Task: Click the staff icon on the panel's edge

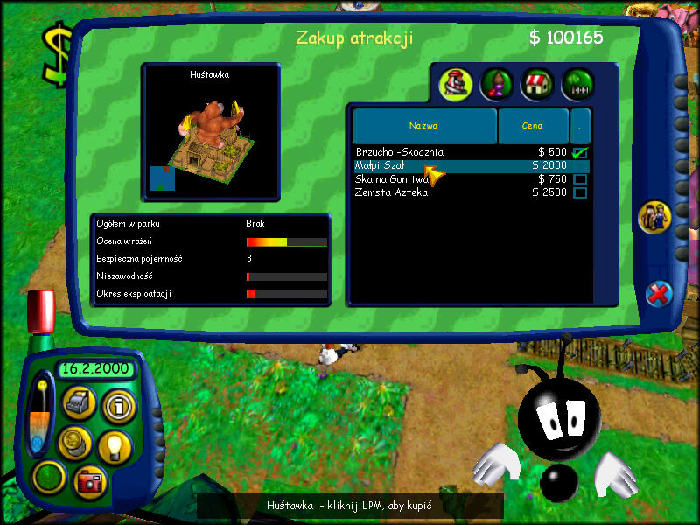Action: coord(655,216)
